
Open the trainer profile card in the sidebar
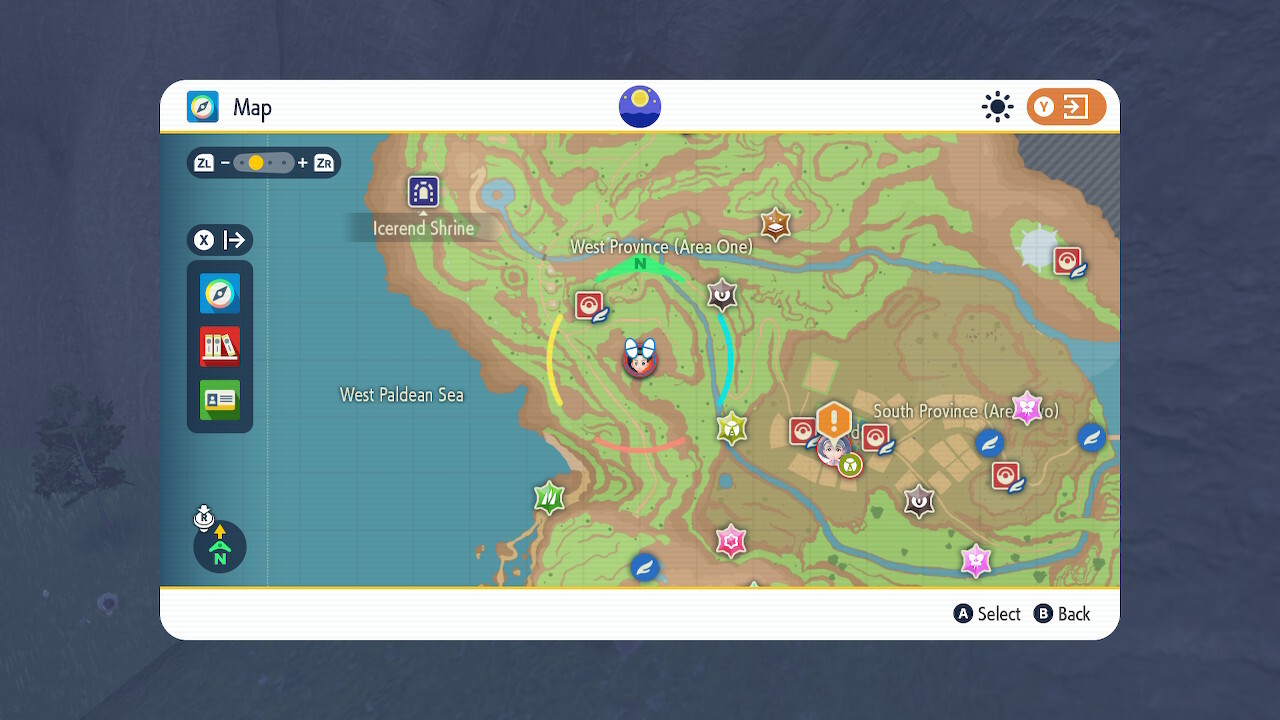[219, 398]
